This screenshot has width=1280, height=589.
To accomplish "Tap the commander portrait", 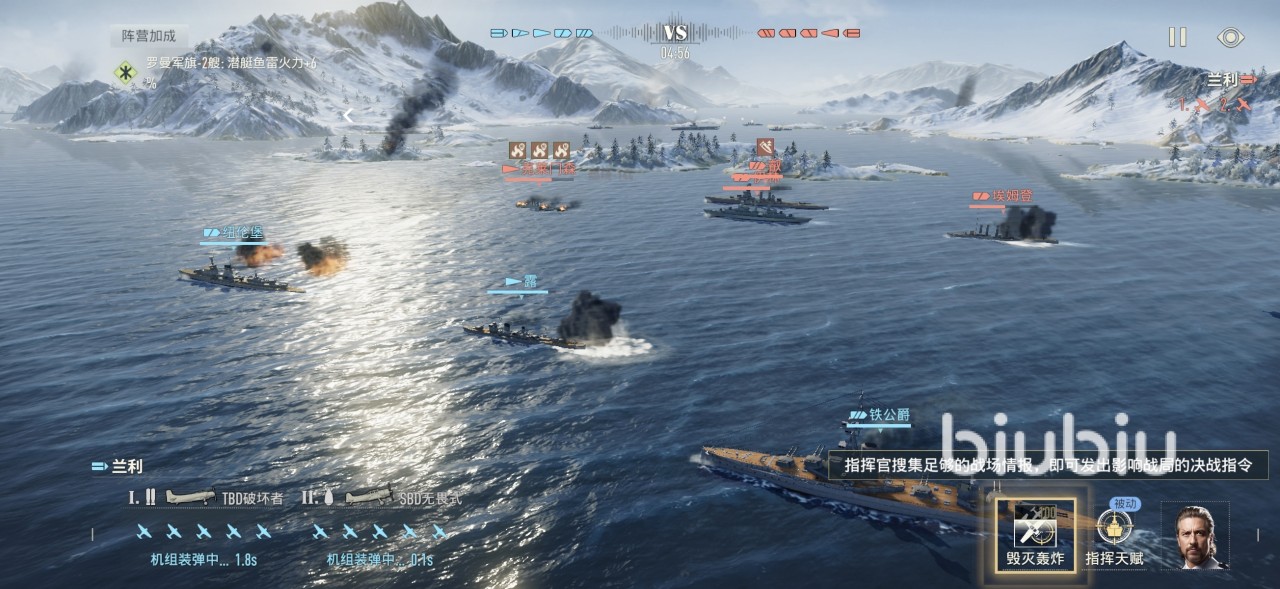I will click(x=1195, y=536).
